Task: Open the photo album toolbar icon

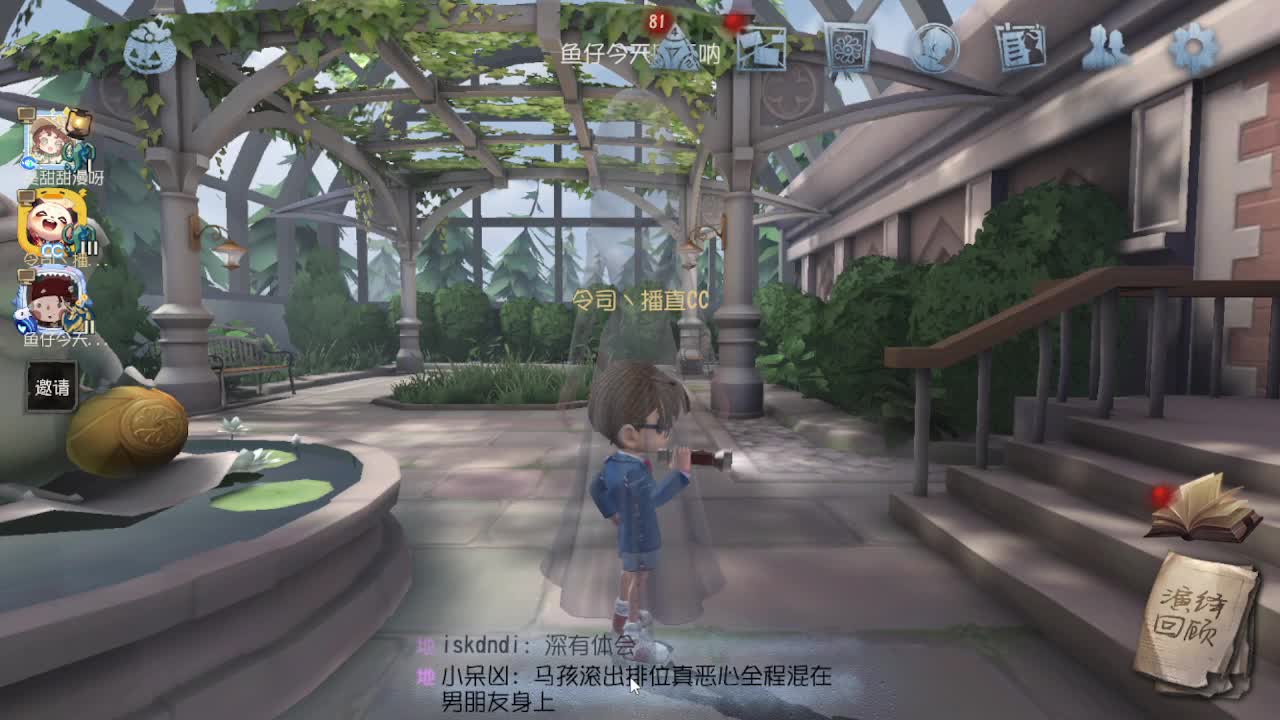Action: 762,47
